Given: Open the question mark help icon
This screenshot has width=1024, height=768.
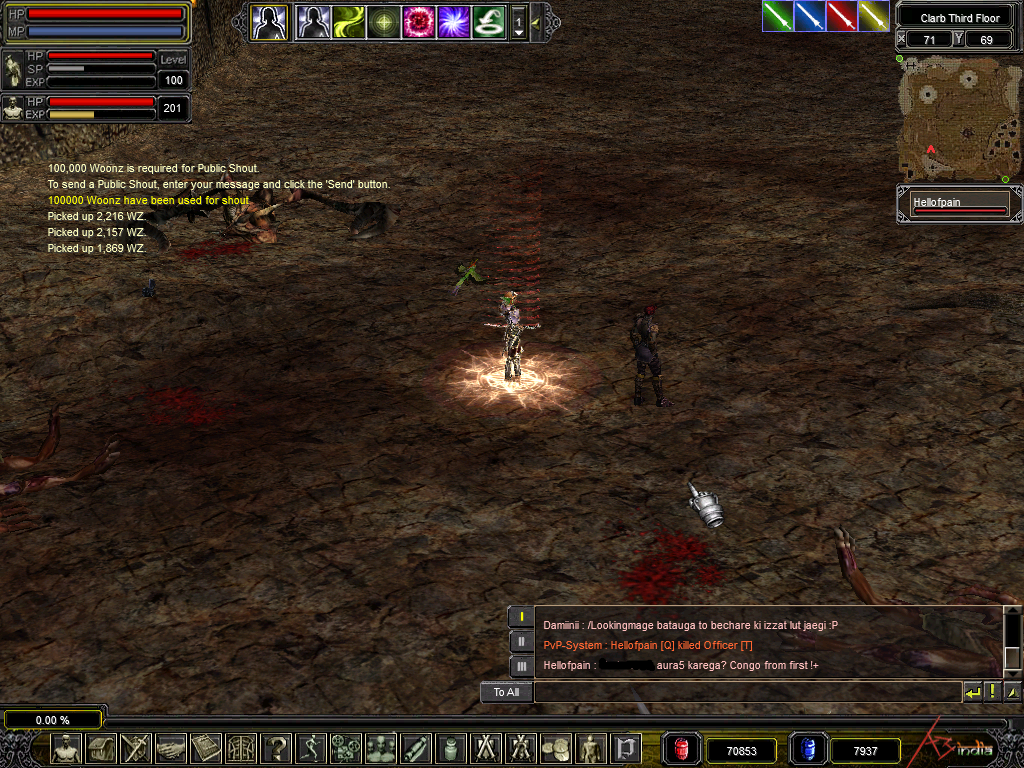Looking at the screenshot, I should (x=275, y=748).
